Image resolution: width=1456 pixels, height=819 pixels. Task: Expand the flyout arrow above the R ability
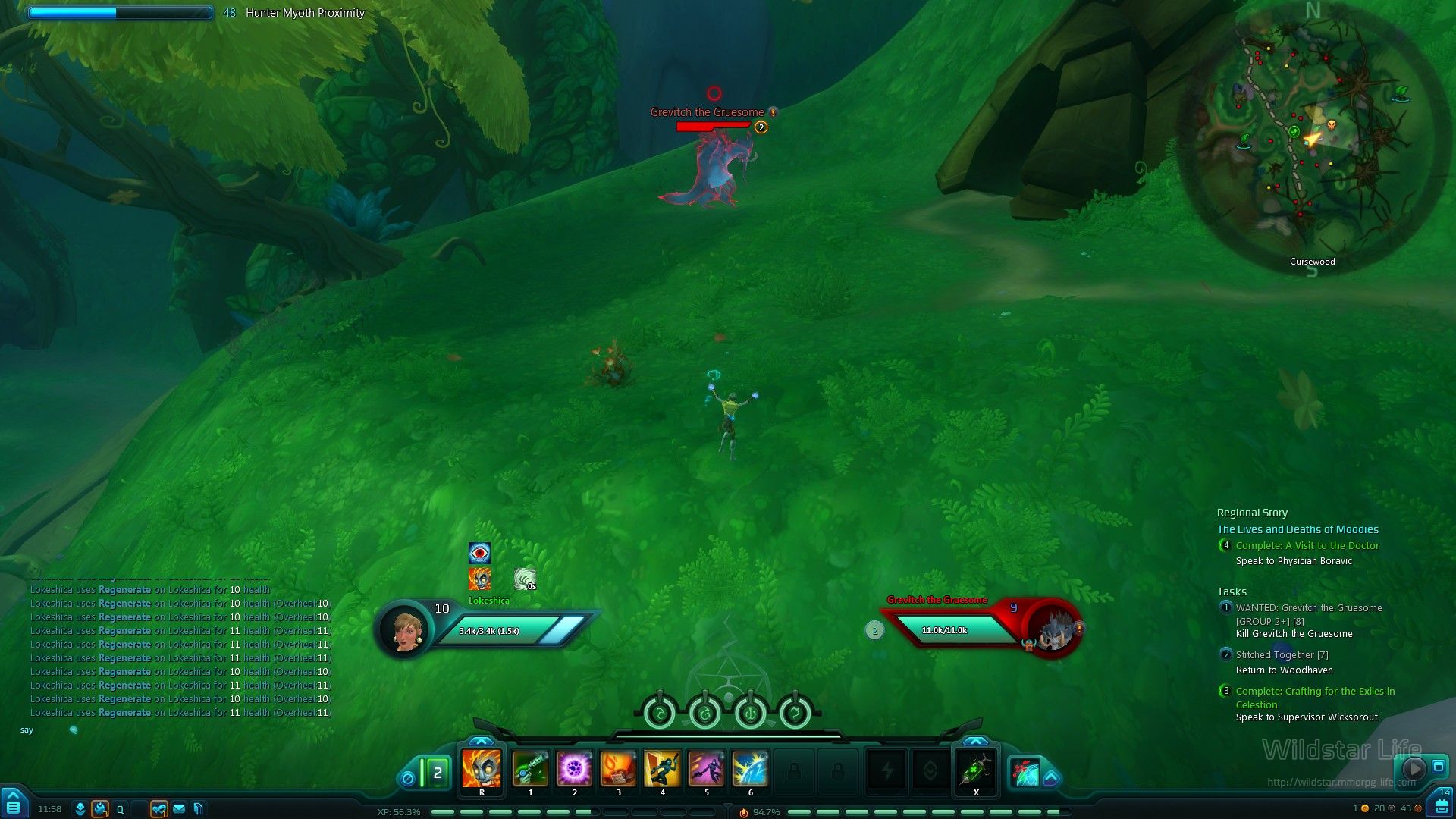[x=482, y=741]
